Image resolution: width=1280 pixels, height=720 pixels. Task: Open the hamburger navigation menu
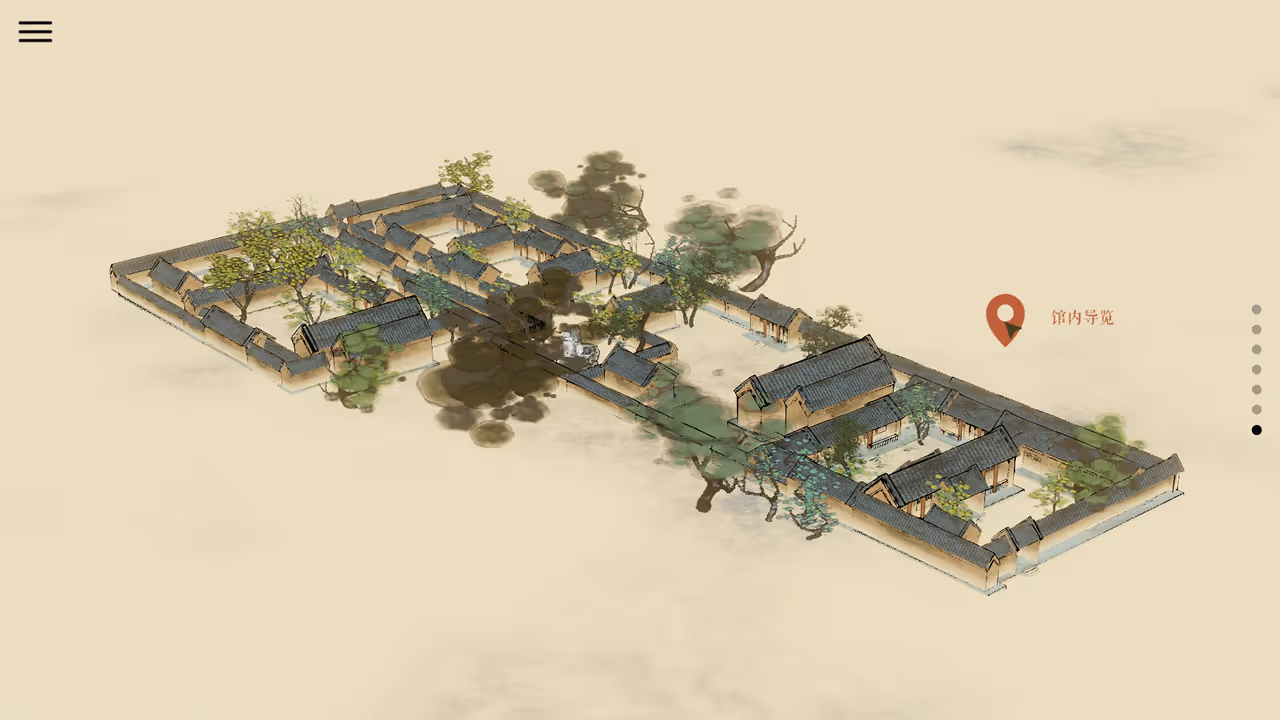coord(35,31)
